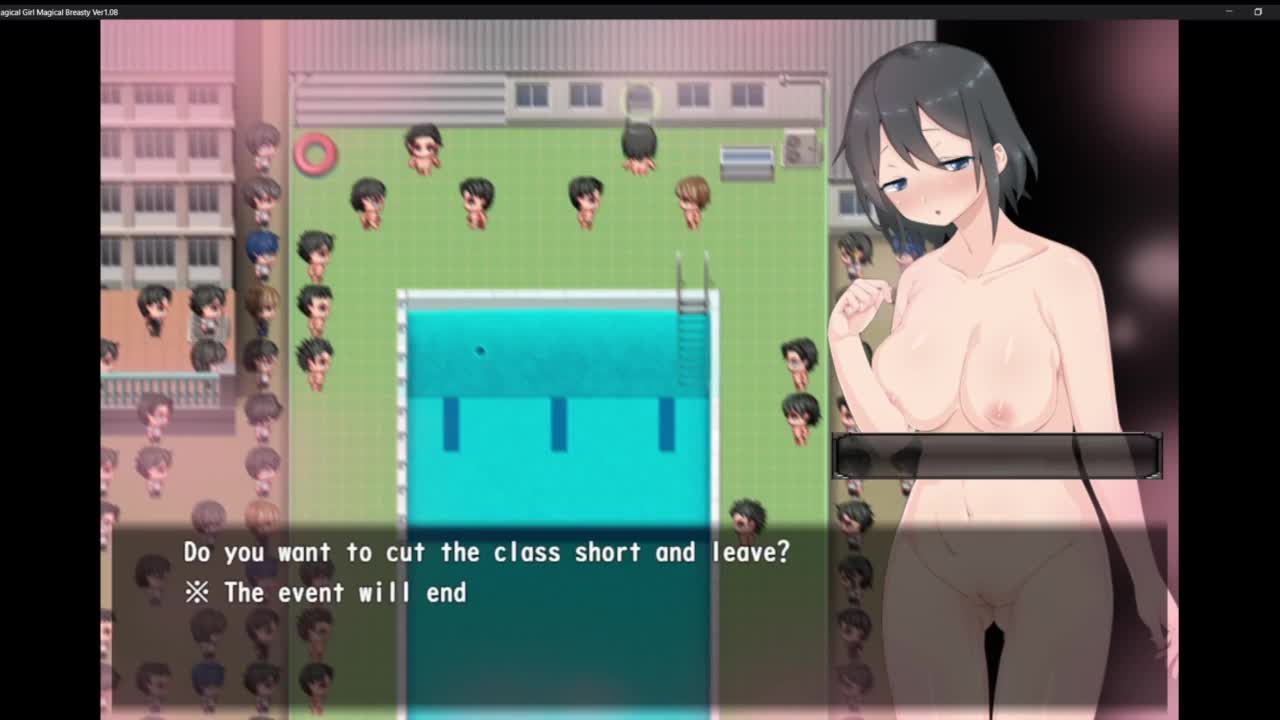This screenshot has height=720, width=1280.
Task: Minimize the game window
Action: pyautogui.click(x=1229, y=12)
